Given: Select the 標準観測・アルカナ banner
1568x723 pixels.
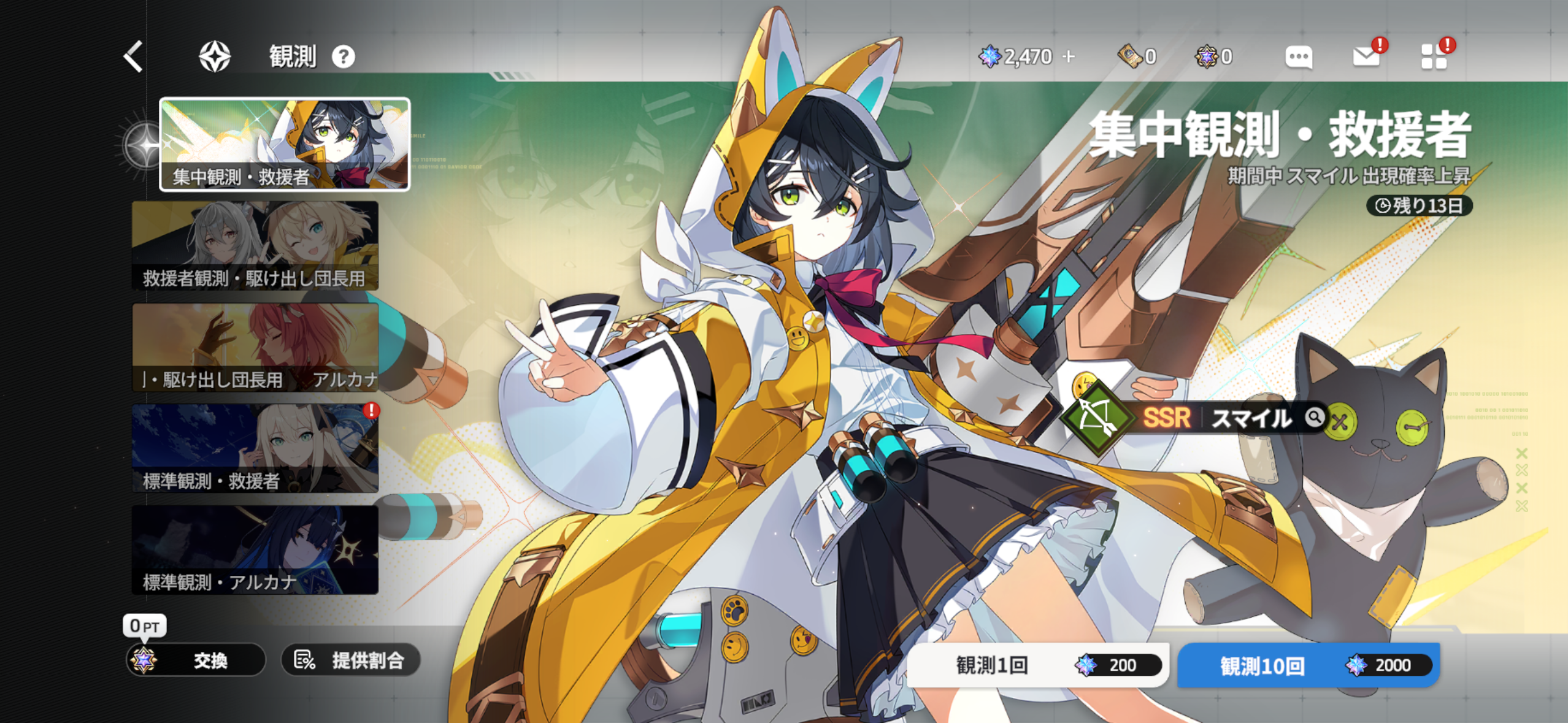Looking at the screenshot, I should tap(255, 549).
